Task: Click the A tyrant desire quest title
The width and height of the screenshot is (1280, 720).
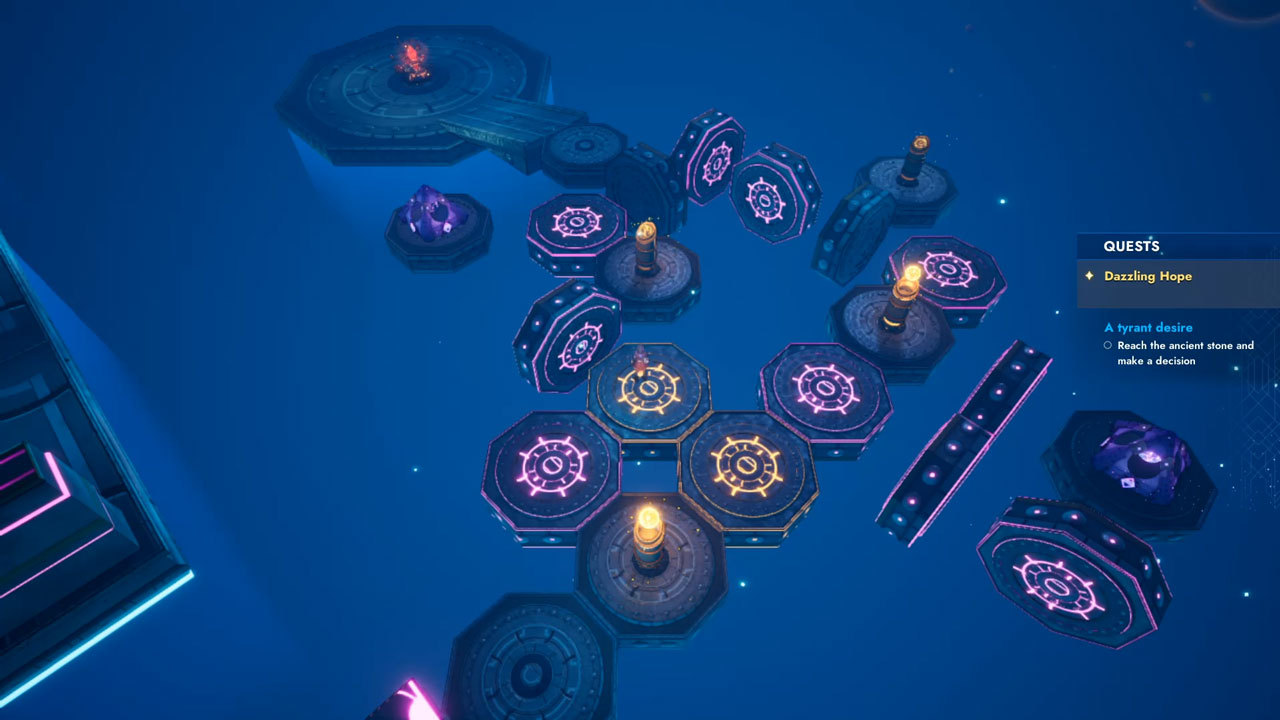Action: pos(1148,327)
